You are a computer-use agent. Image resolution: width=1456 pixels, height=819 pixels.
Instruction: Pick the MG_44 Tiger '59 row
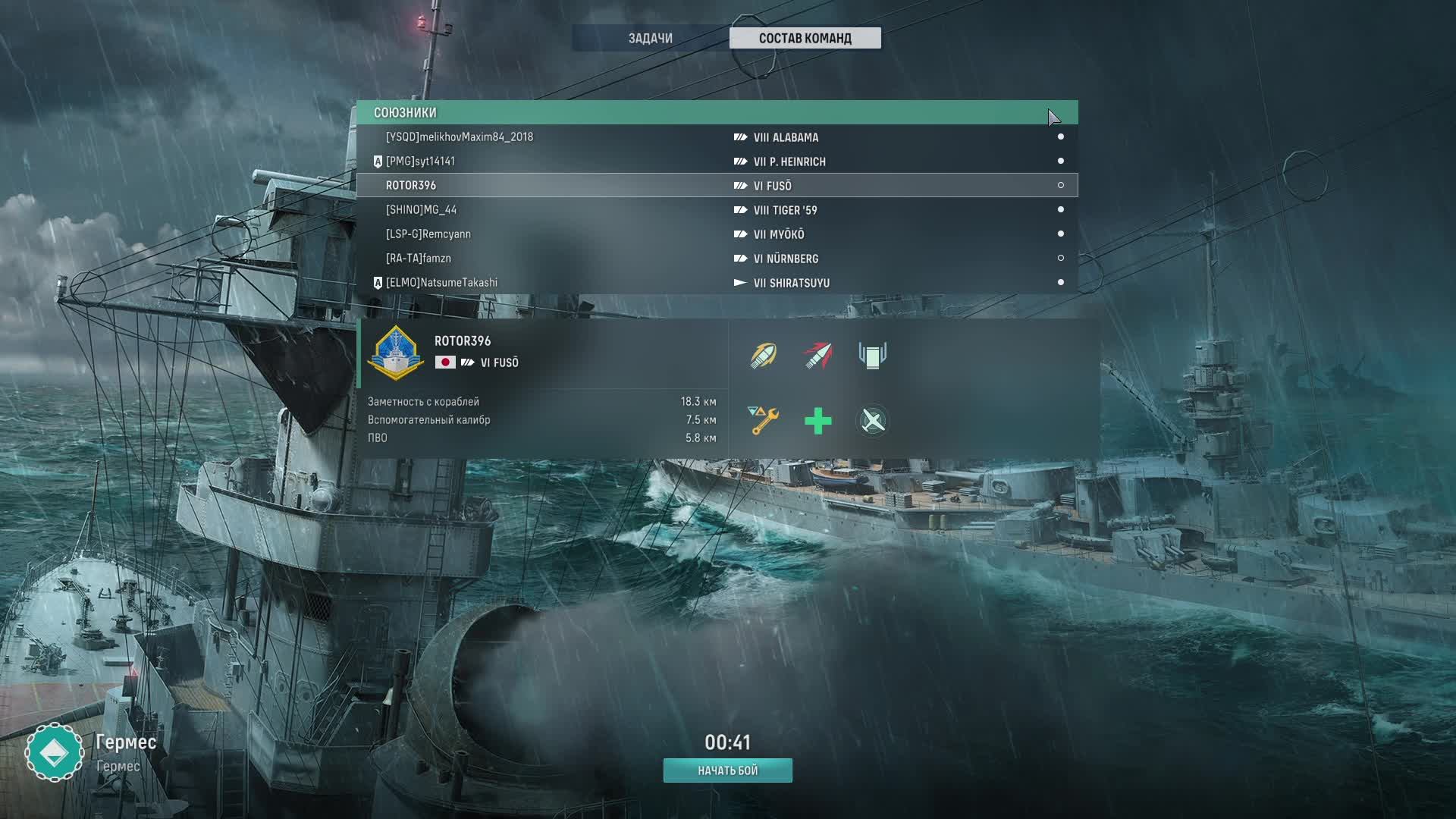[x=717, y=210]
